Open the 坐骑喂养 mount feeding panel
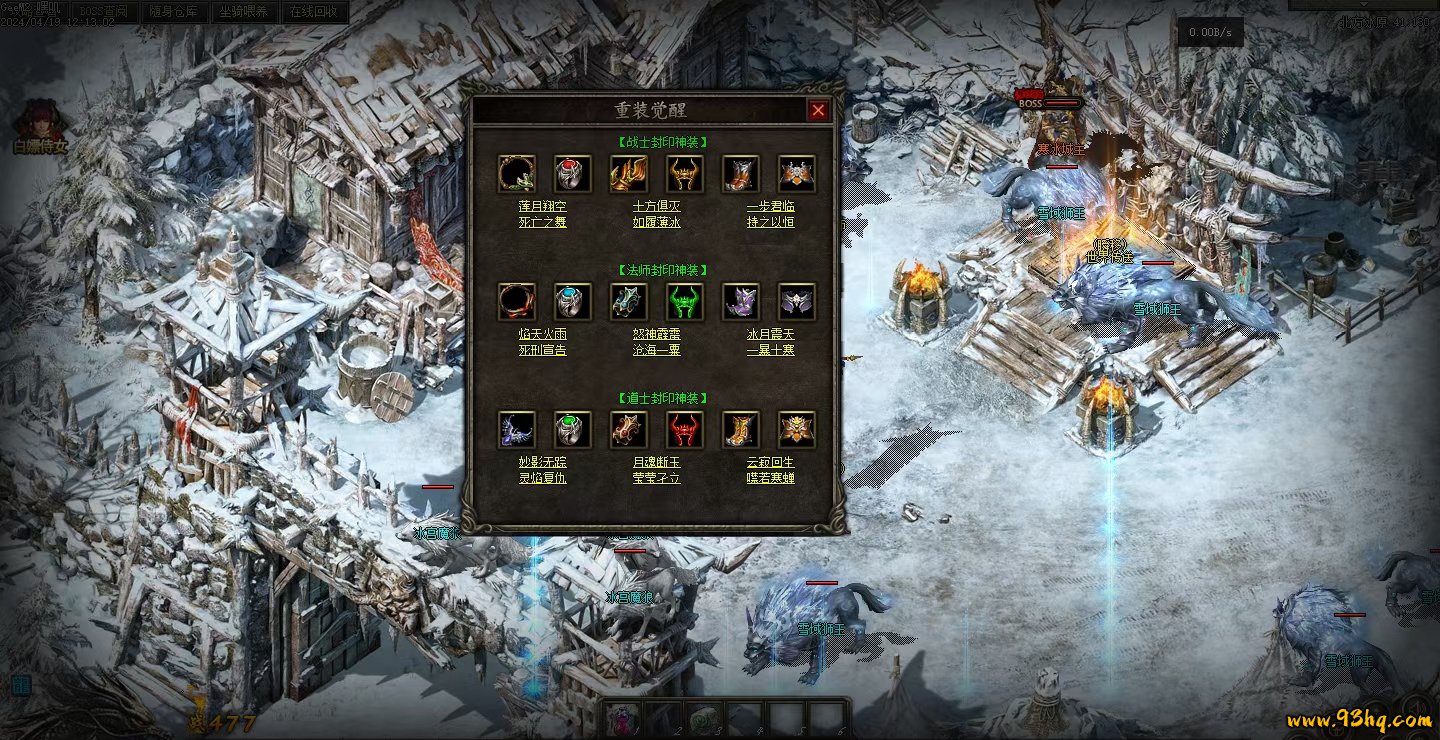1440x740 pixels. 244,12
